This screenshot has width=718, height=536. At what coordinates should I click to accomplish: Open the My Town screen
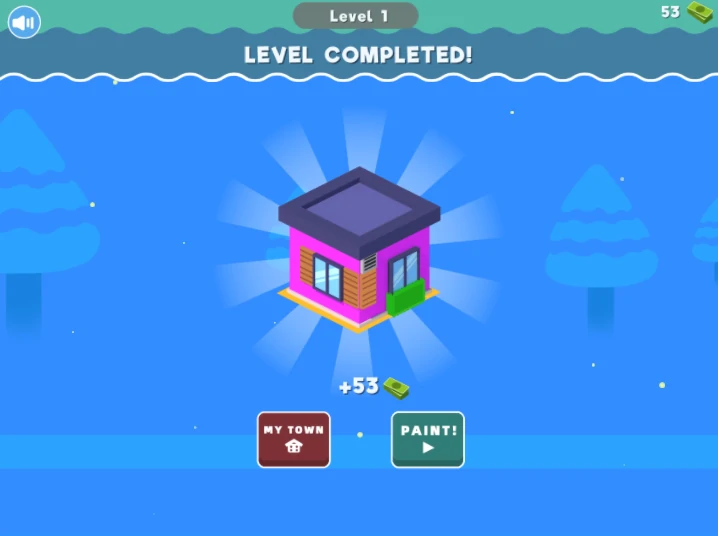293,439
